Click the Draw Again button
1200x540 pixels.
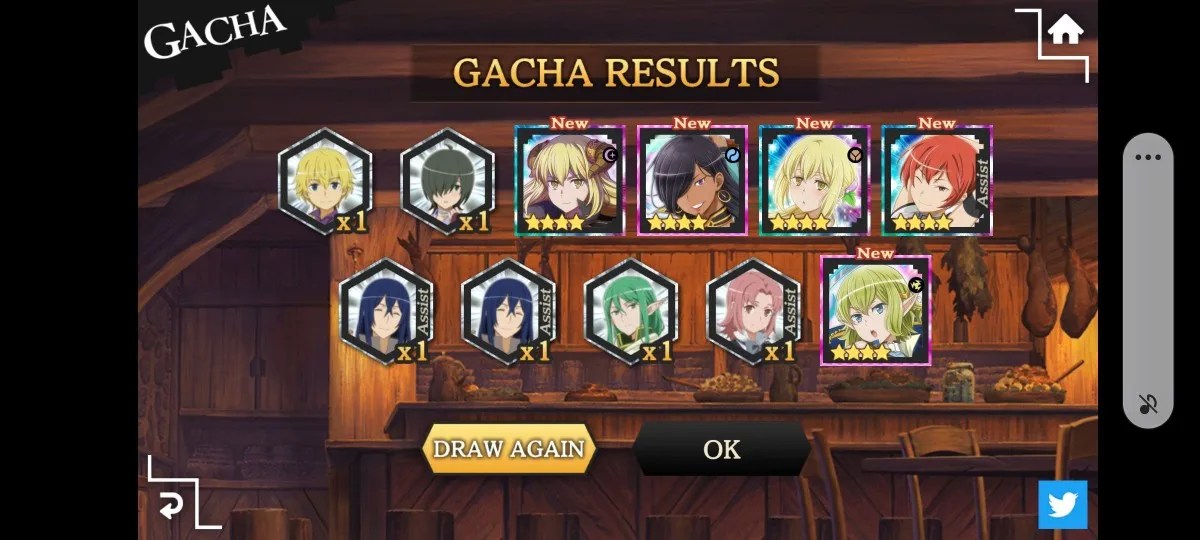coord(509,449)
